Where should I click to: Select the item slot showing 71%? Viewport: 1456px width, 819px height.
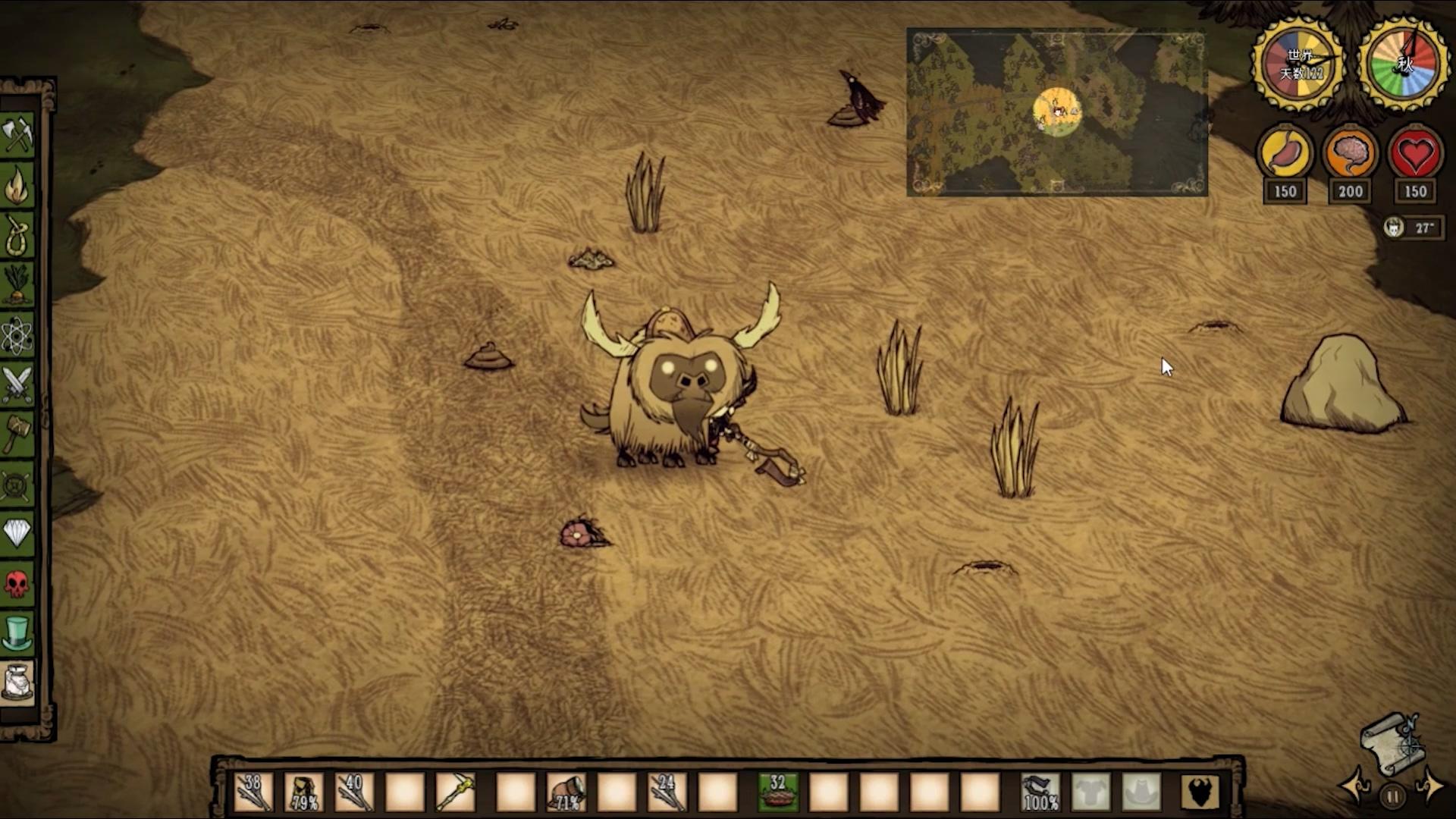[566, 792]
